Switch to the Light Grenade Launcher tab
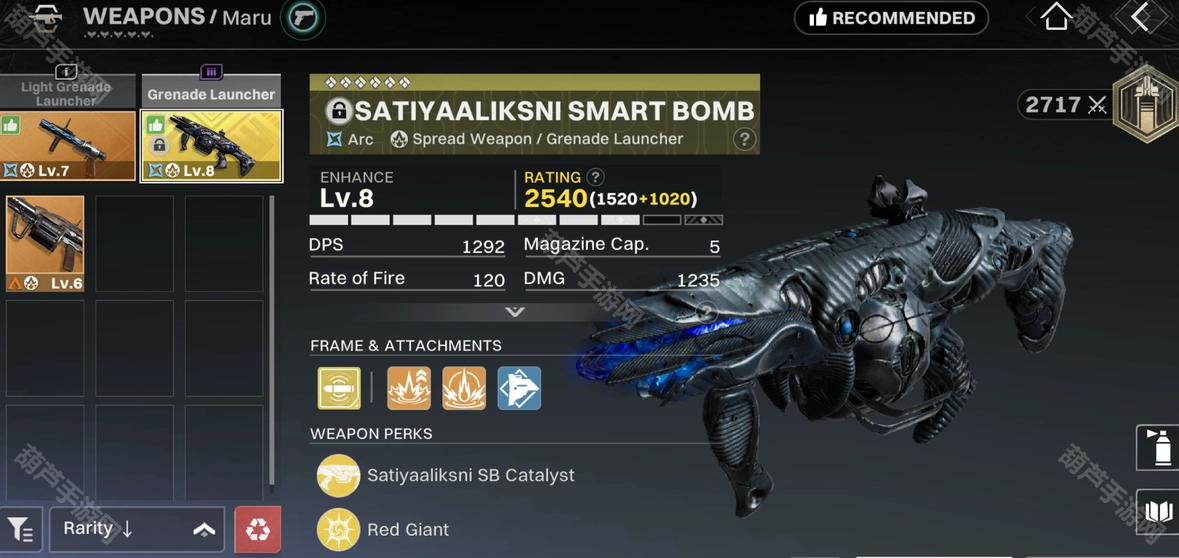 (x=66, y=91)
